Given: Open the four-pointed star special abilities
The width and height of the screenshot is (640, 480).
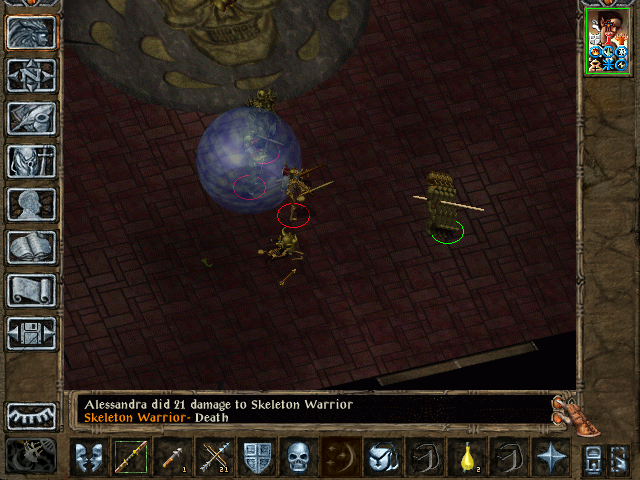Looking at the screenshot, I should pyautogui.click(x=551, y=457).
